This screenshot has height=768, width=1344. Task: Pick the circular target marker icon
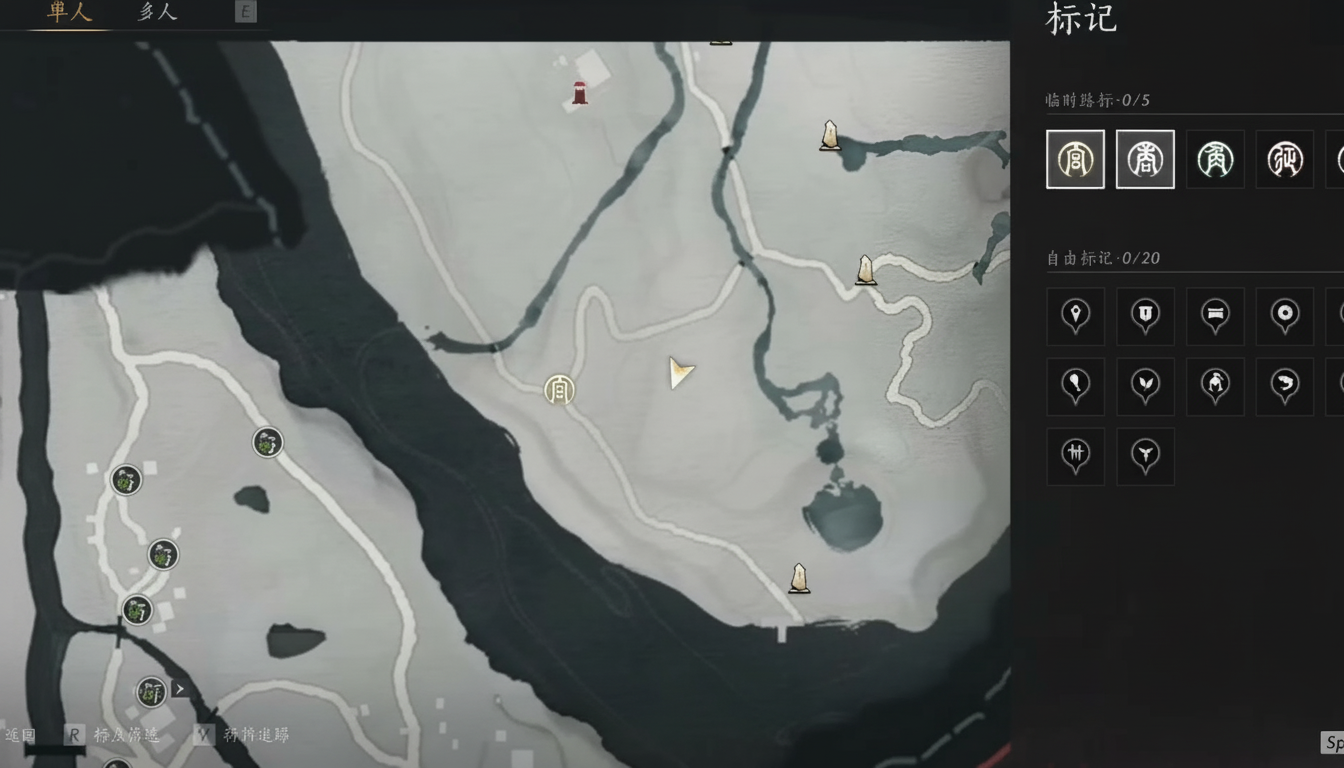click(x=1285, y=316)
